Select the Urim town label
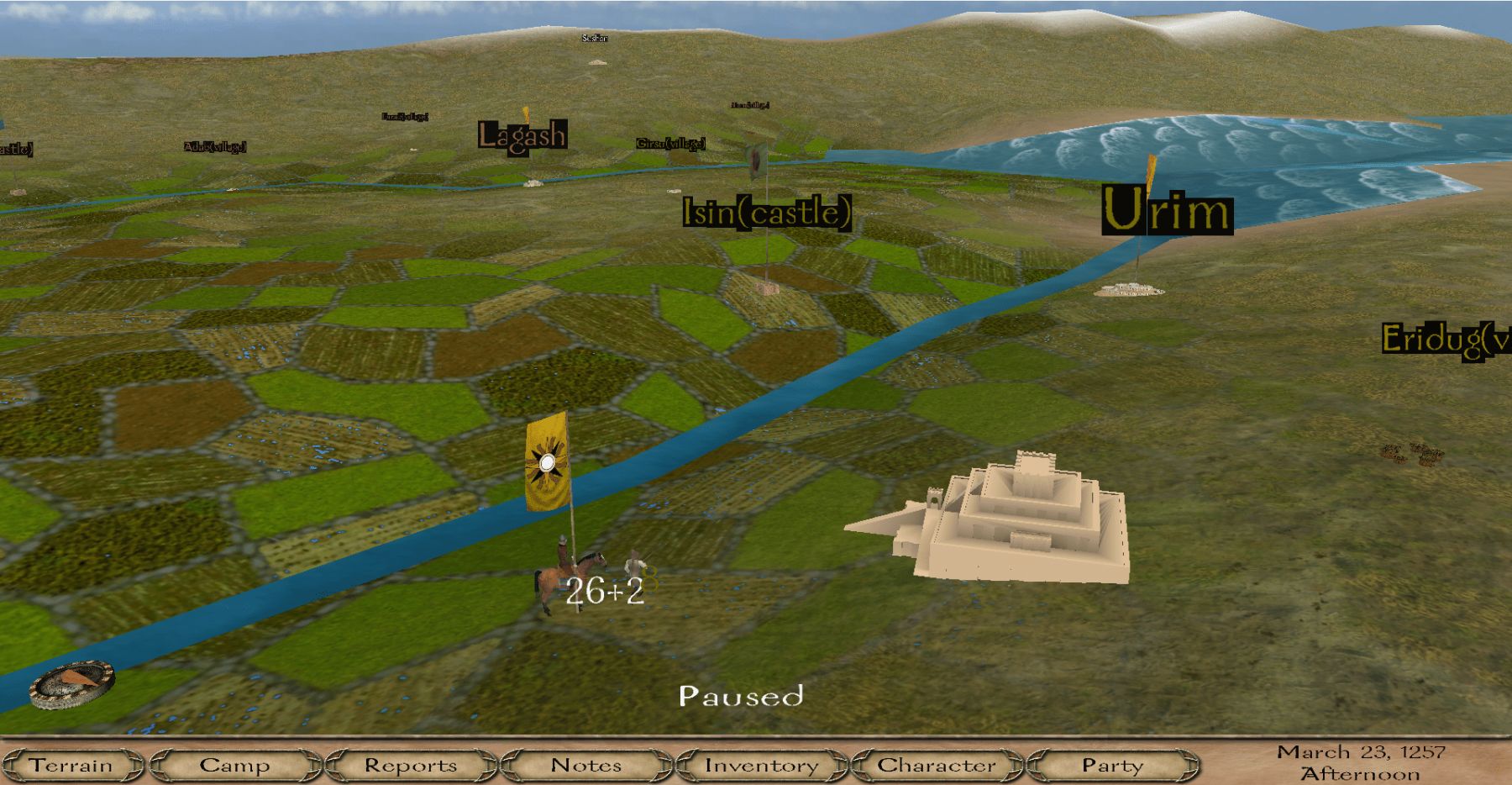Screen dimensions: 1512x785 1167,210
